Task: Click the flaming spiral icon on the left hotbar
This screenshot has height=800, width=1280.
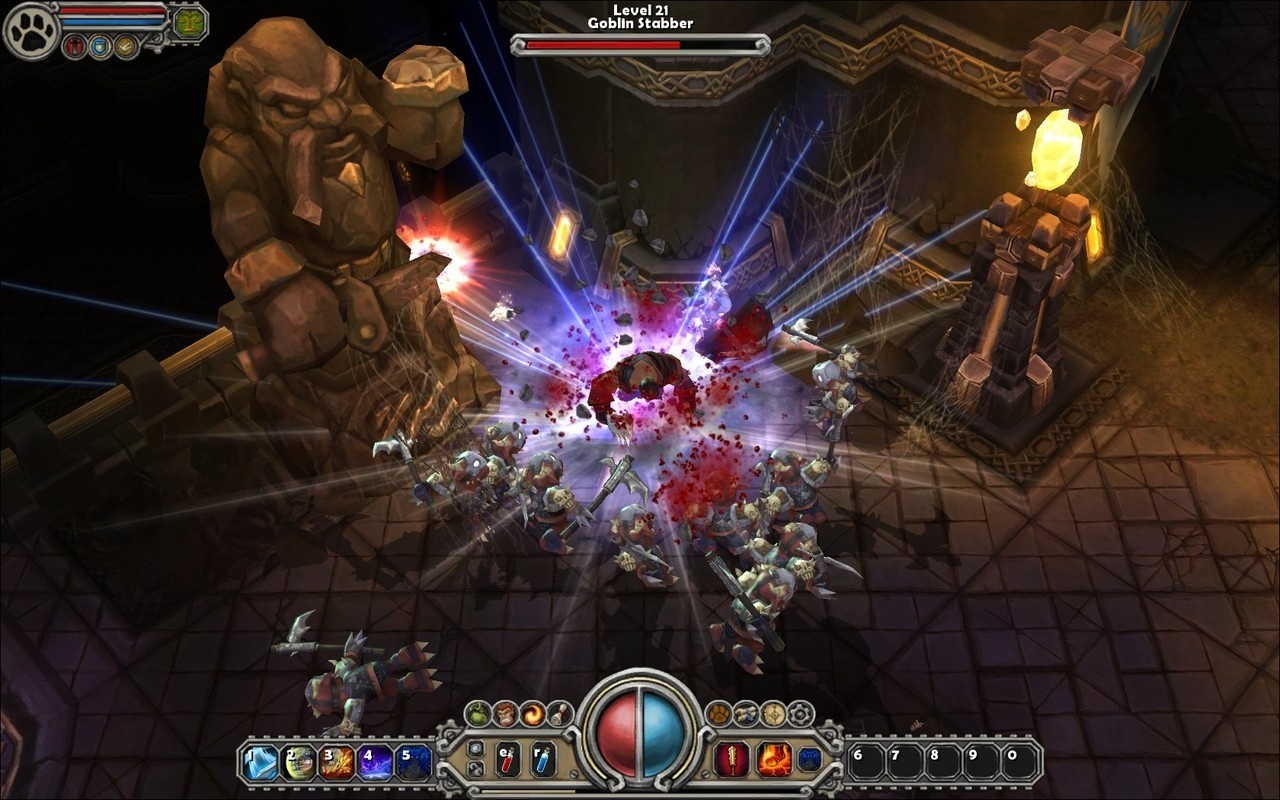Action: pos(532,713)
